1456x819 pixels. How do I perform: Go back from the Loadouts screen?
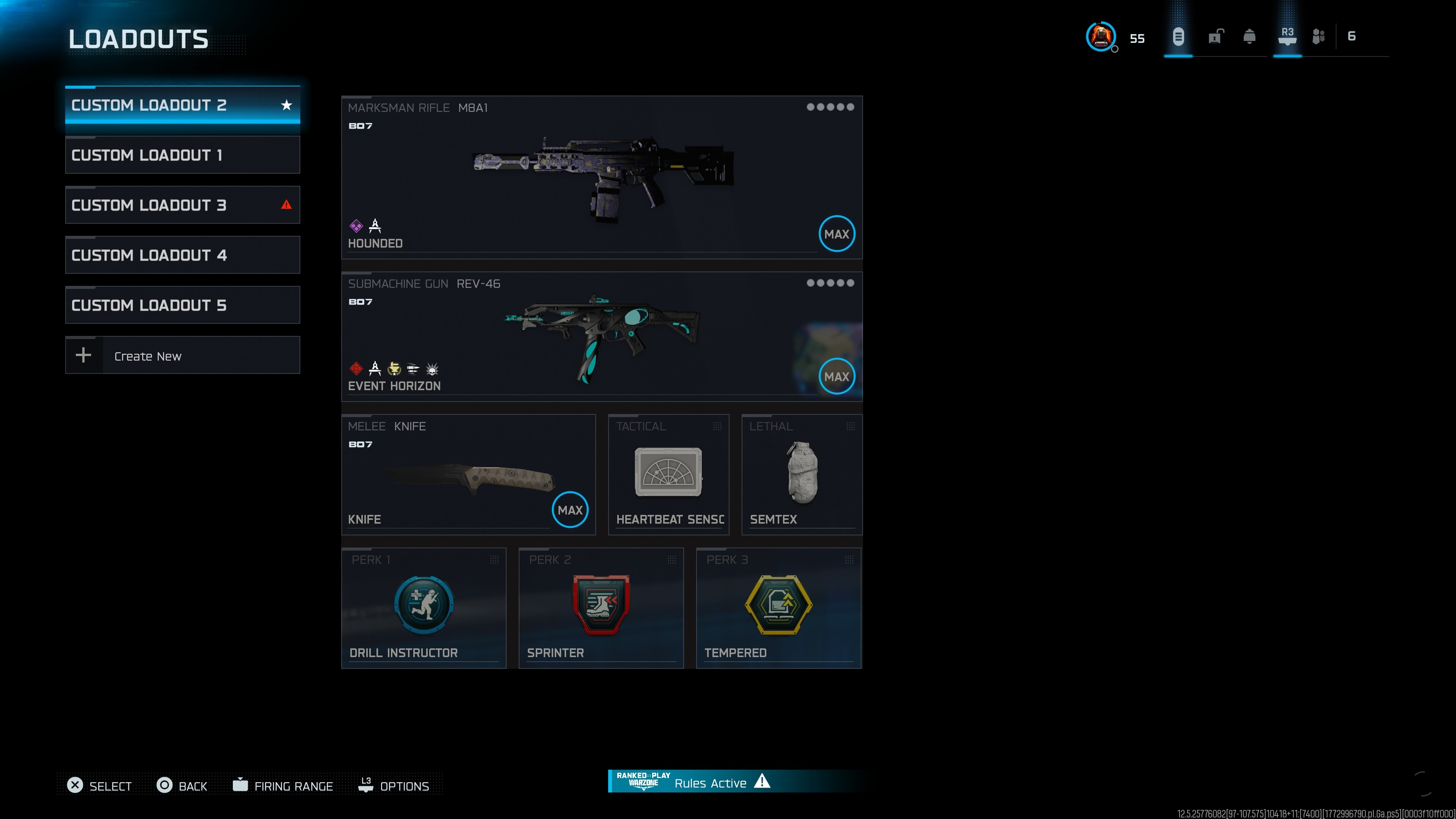pyautogui.click(x=182, y=786)
